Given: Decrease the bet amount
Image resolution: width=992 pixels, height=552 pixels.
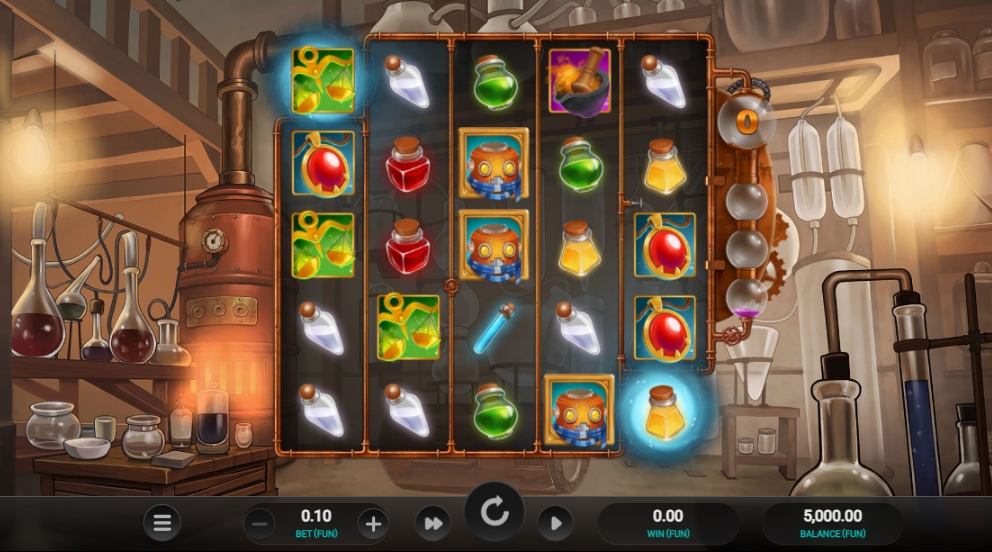Looking at the screenshot, I should click(260, 523).
